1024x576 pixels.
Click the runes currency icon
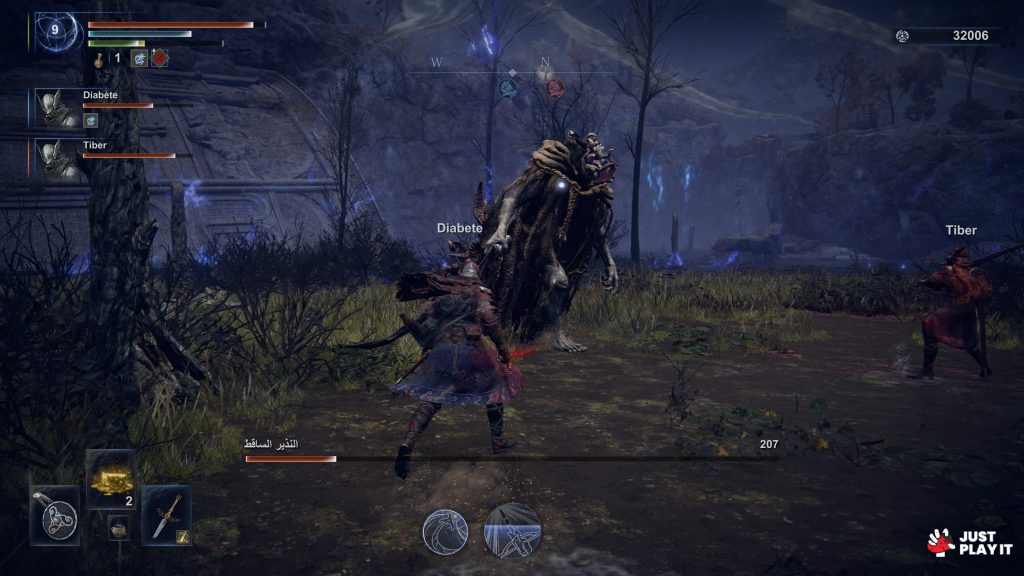pyautogui.click(x=903, y=36)
